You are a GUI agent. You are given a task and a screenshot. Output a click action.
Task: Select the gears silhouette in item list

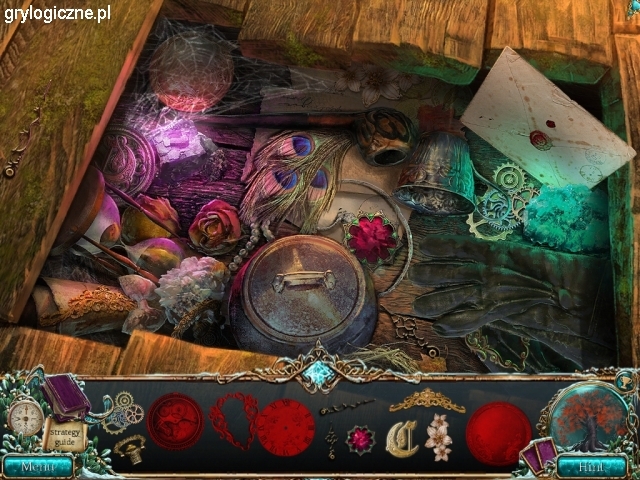coord(124,406)
